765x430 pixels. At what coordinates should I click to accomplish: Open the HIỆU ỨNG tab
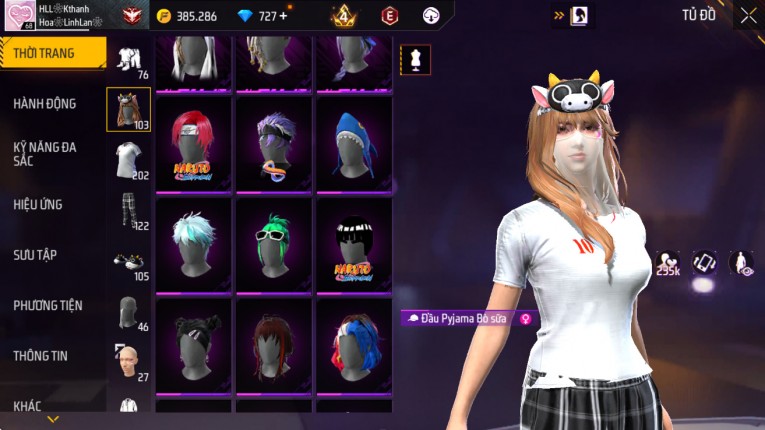pos(39,204)
